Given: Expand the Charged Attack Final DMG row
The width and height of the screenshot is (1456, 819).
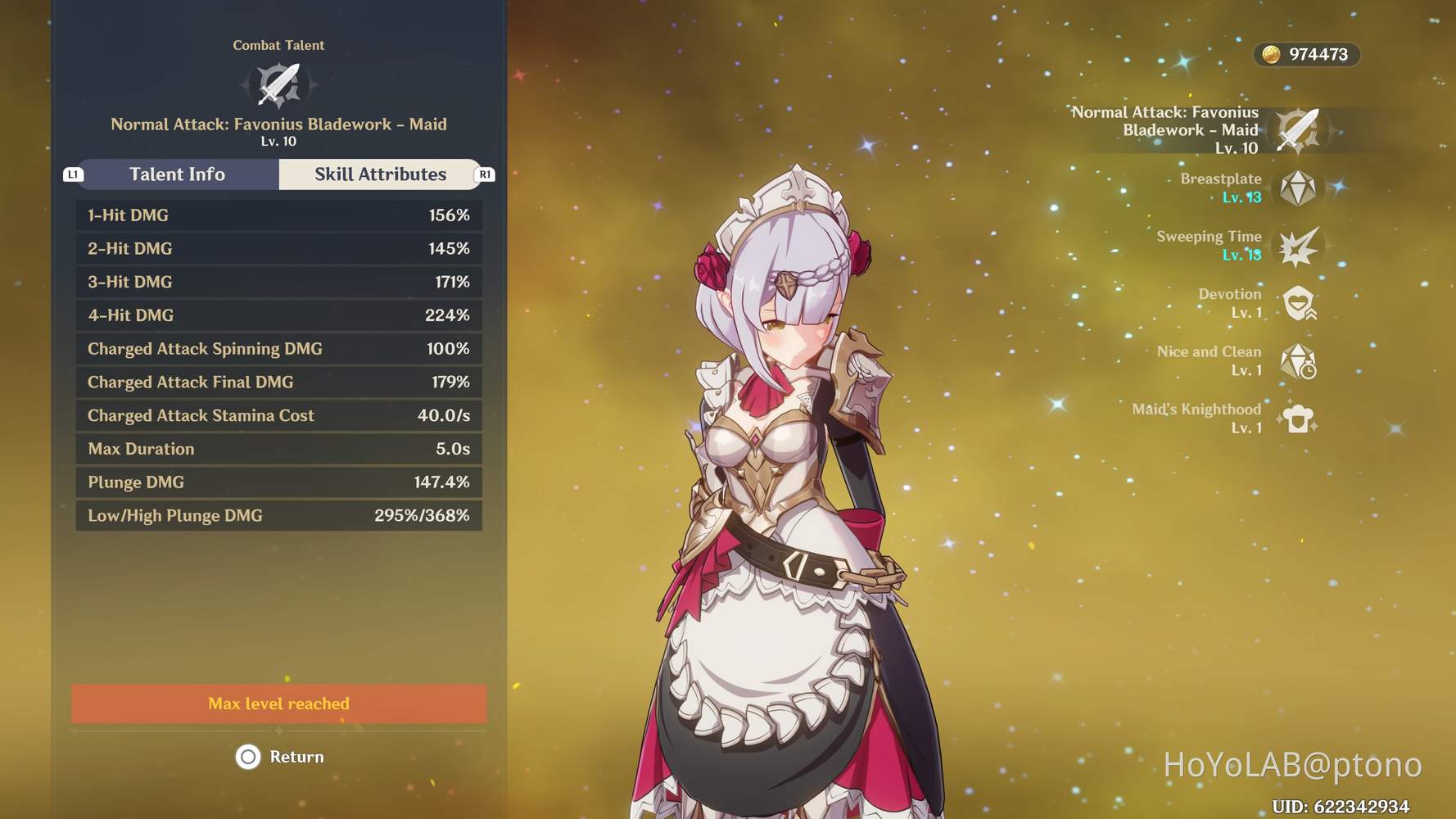Looking at the screenshot, I should 278,382.
